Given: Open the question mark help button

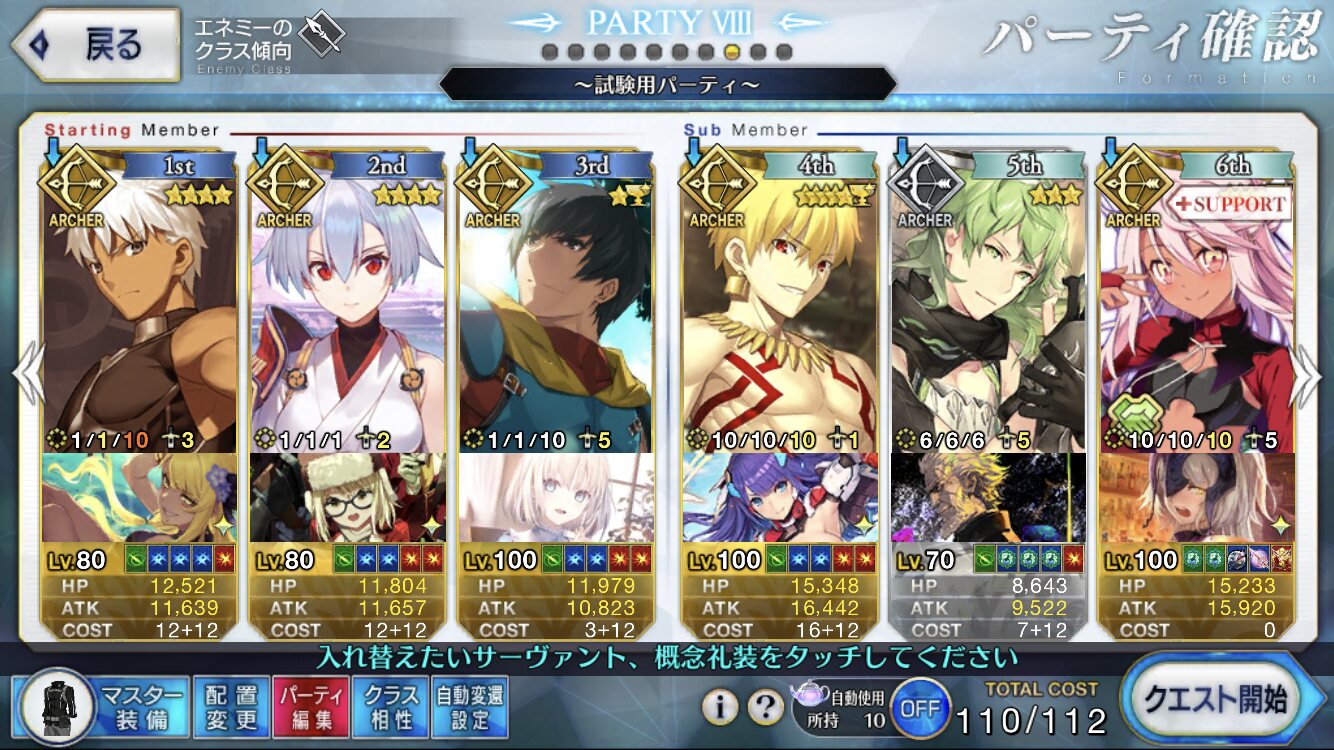Looking at the screenshot, I should click(x=765, y=708).
